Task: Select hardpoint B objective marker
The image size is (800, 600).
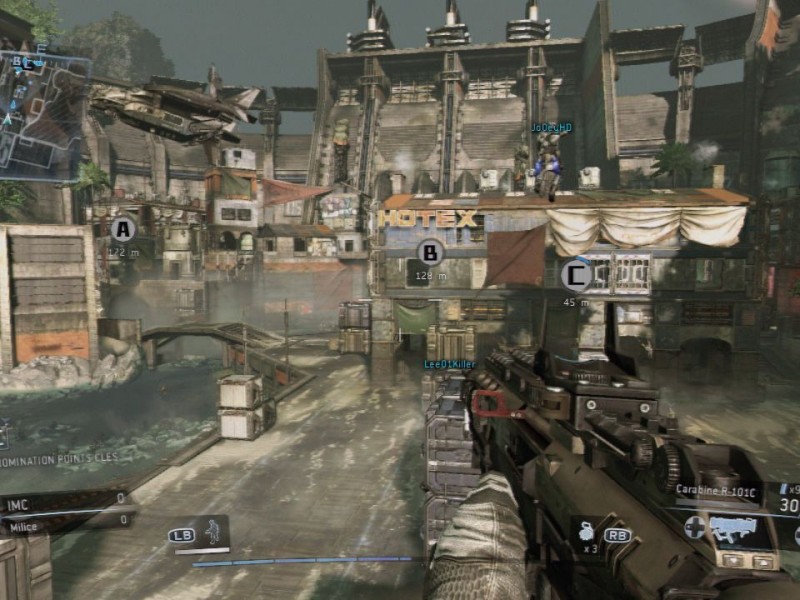Action: click(x=430, y=252)
